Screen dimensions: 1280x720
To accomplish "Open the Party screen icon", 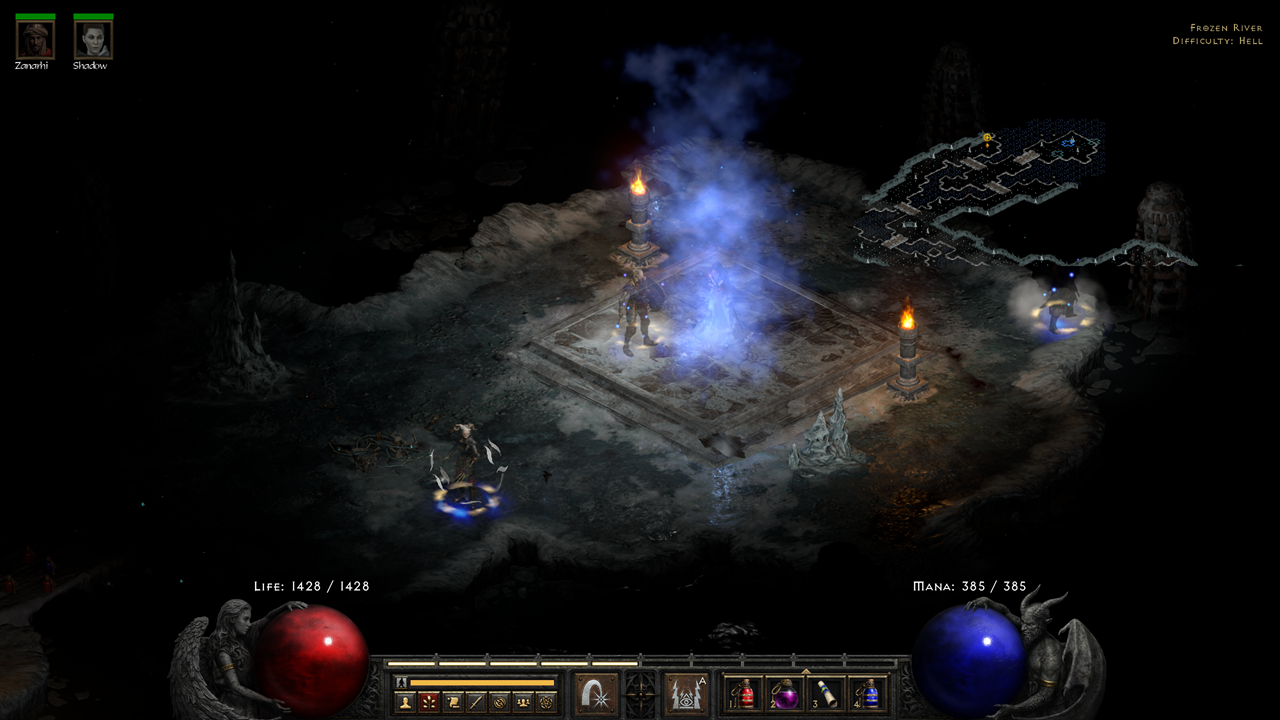I will (524, 701).
